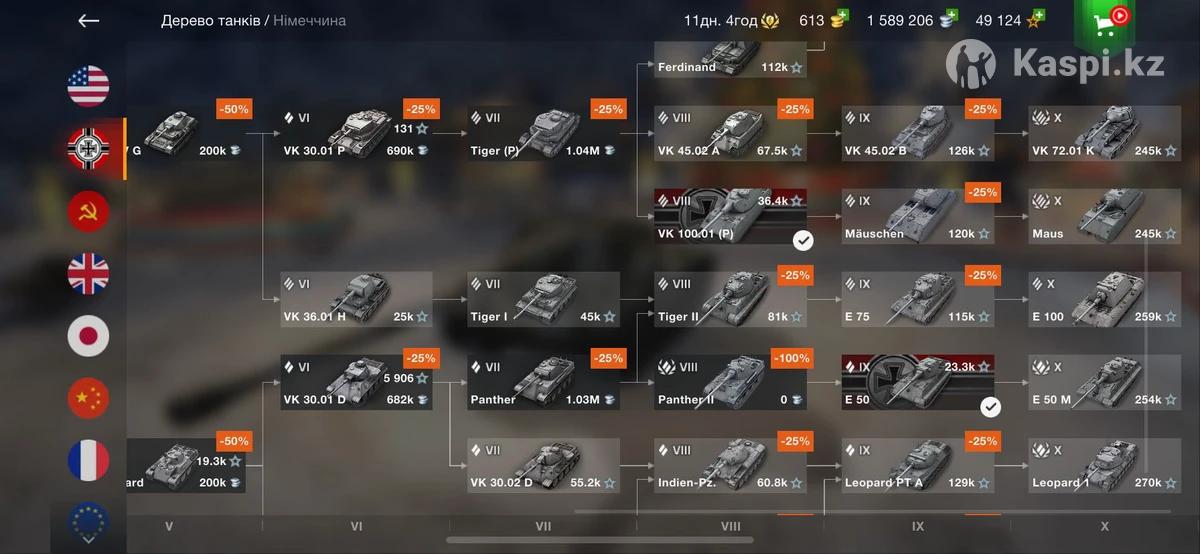Screen dimensions: 1200x554
Task: Open the E 50 tank node
Action: (x=917, y=382)
